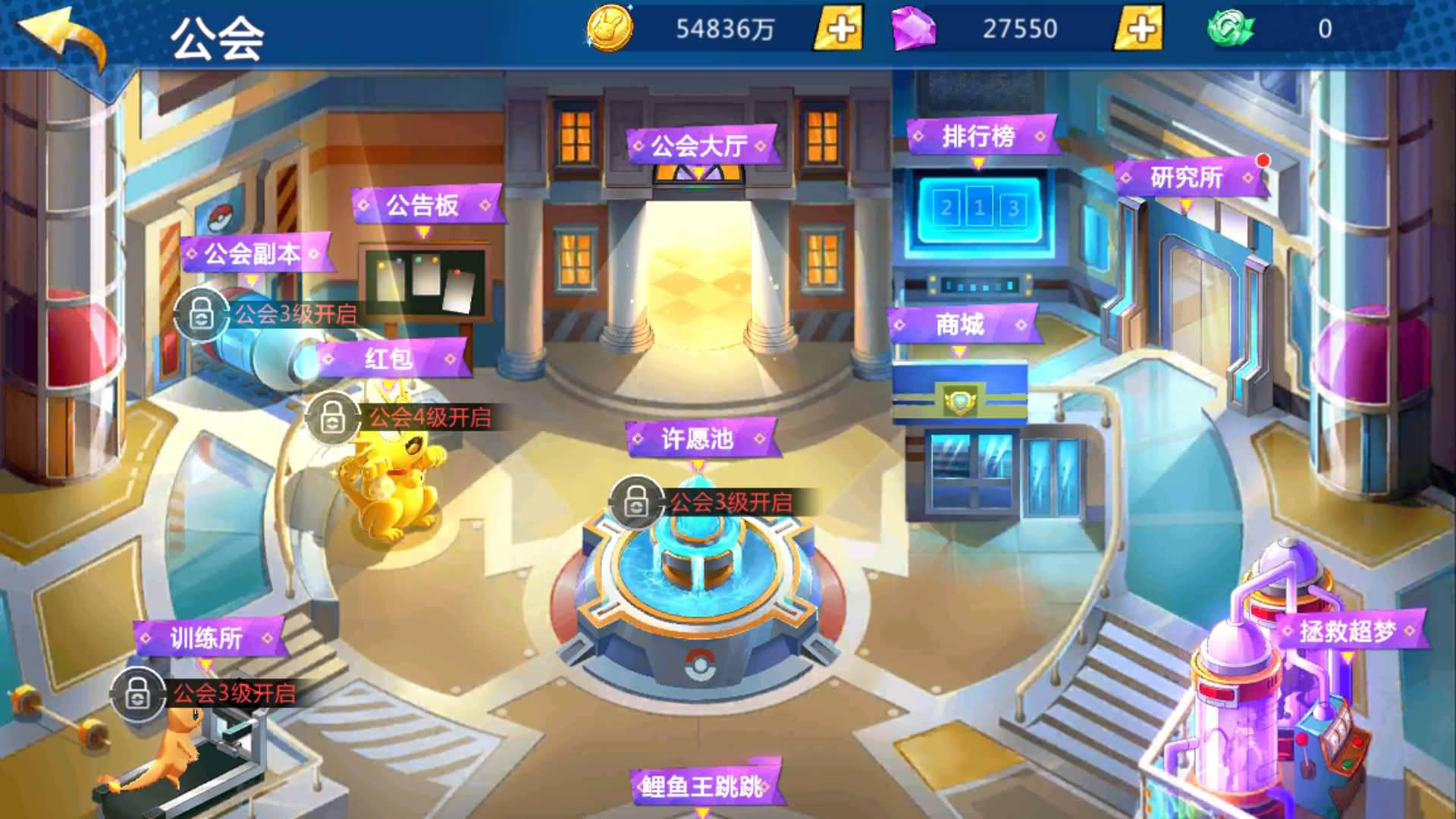Start the 拯救超梦 event
This screenshot has width=1456, height=819.
point(1348,631)
